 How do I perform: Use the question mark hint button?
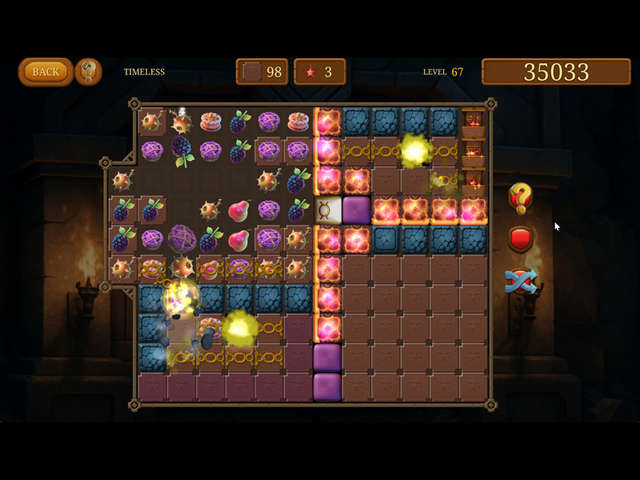520,196
